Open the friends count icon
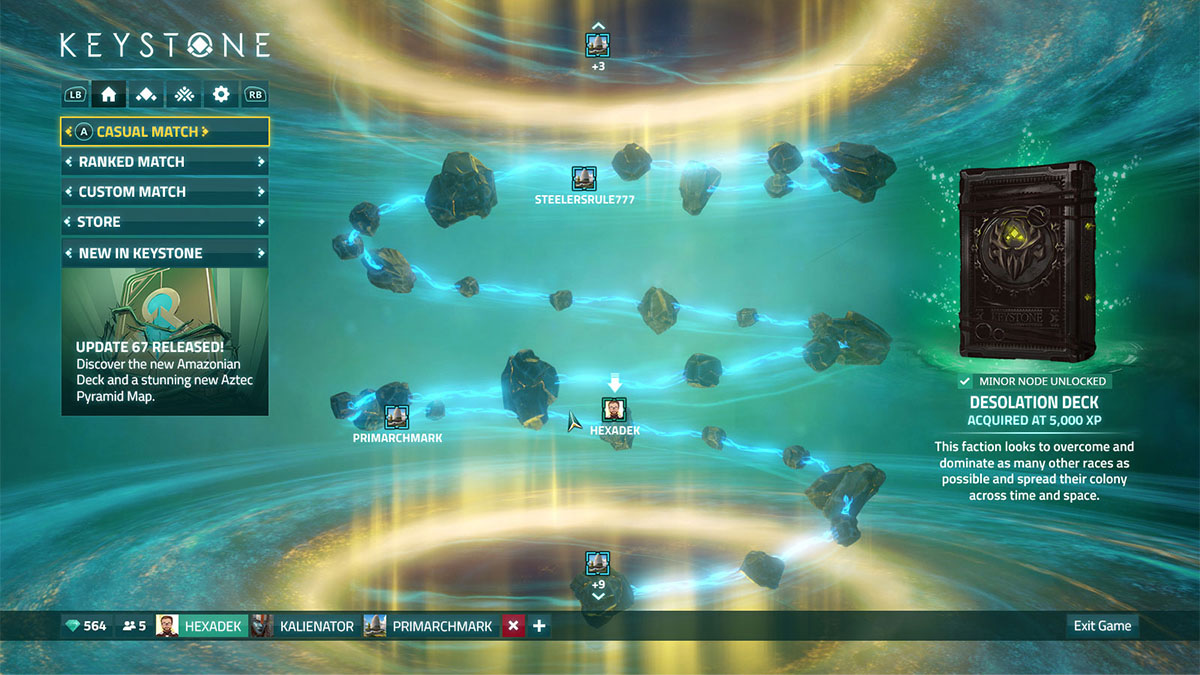The height and width of the screenshot is (675, 1200). point(134,626)
